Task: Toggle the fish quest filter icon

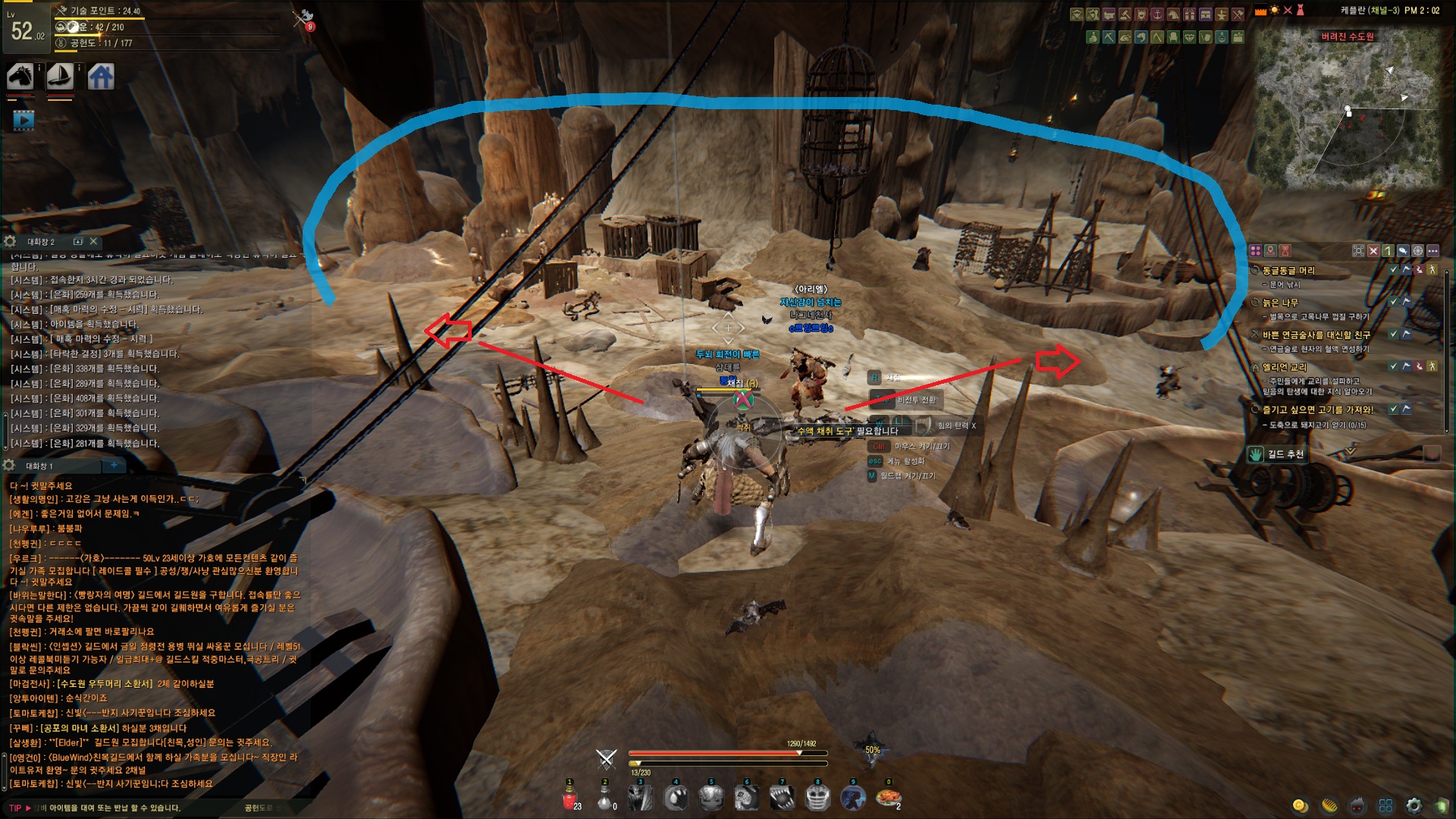Action: (x=1403, y=250)
